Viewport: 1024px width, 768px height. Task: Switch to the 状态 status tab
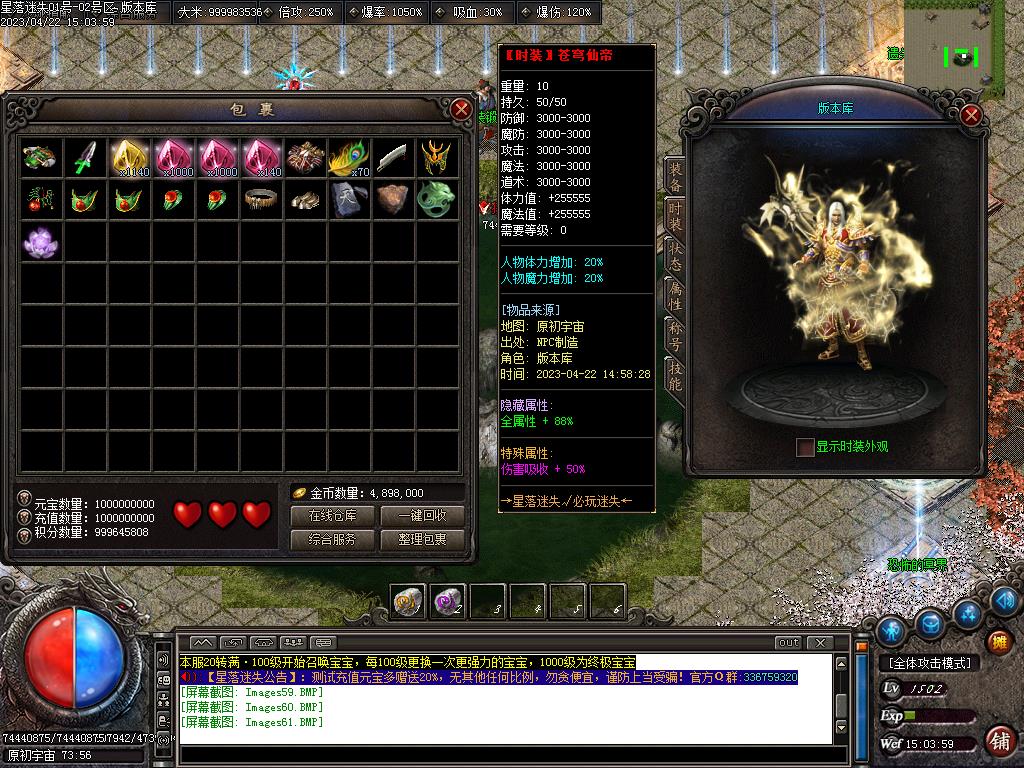click(676, 254)
